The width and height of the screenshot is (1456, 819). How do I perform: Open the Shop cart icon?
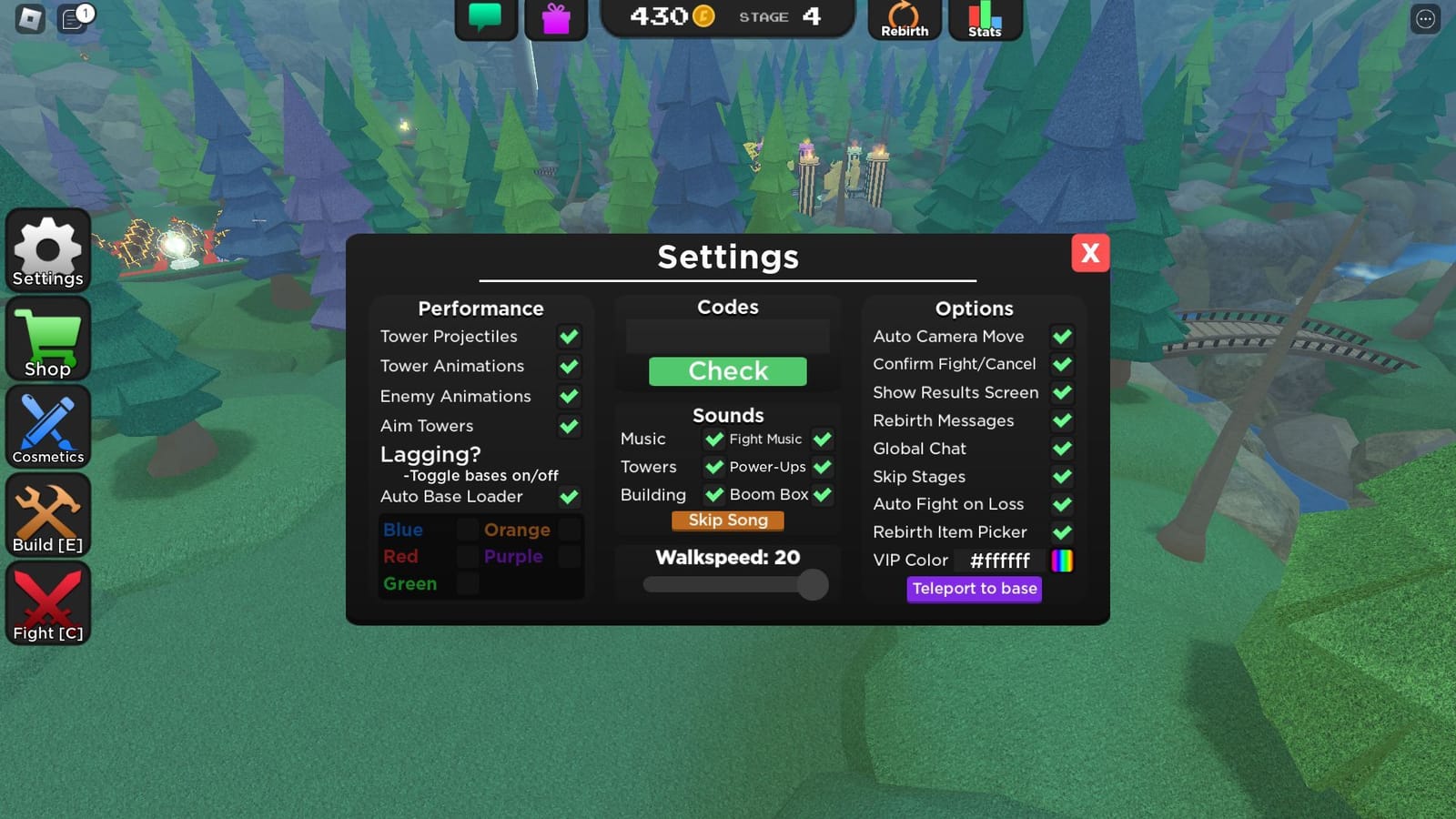[x=47, y=339]
